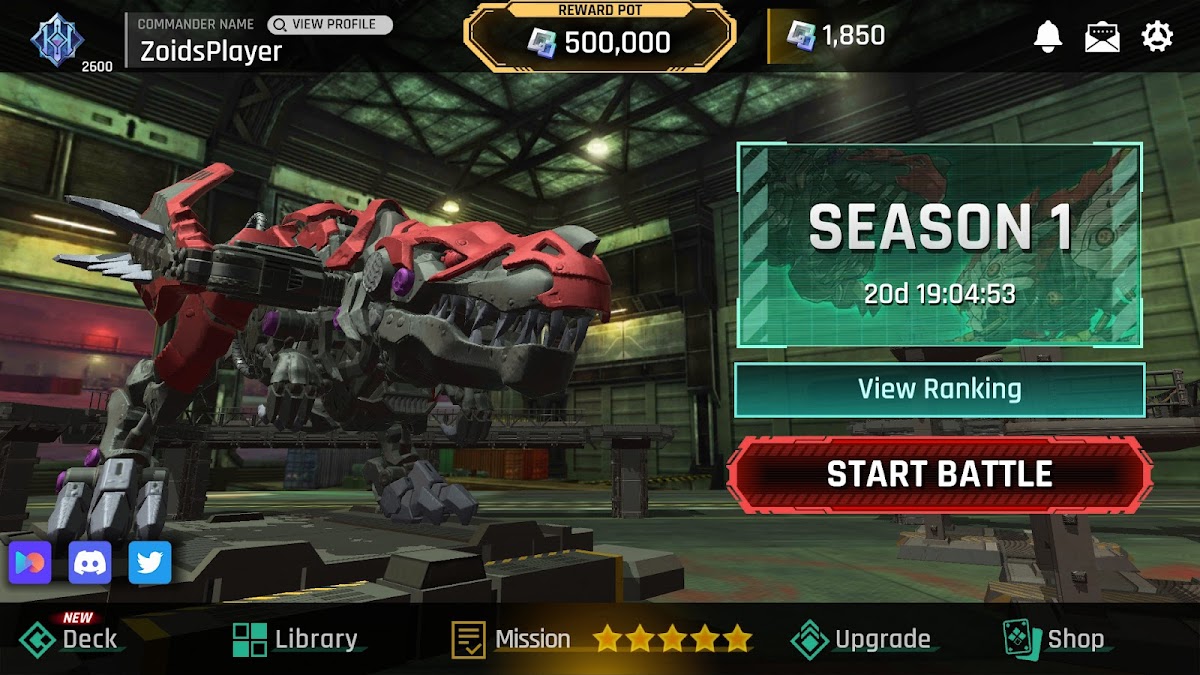
Task: Open View Ranking leaderboard
Action: [939, 389]
